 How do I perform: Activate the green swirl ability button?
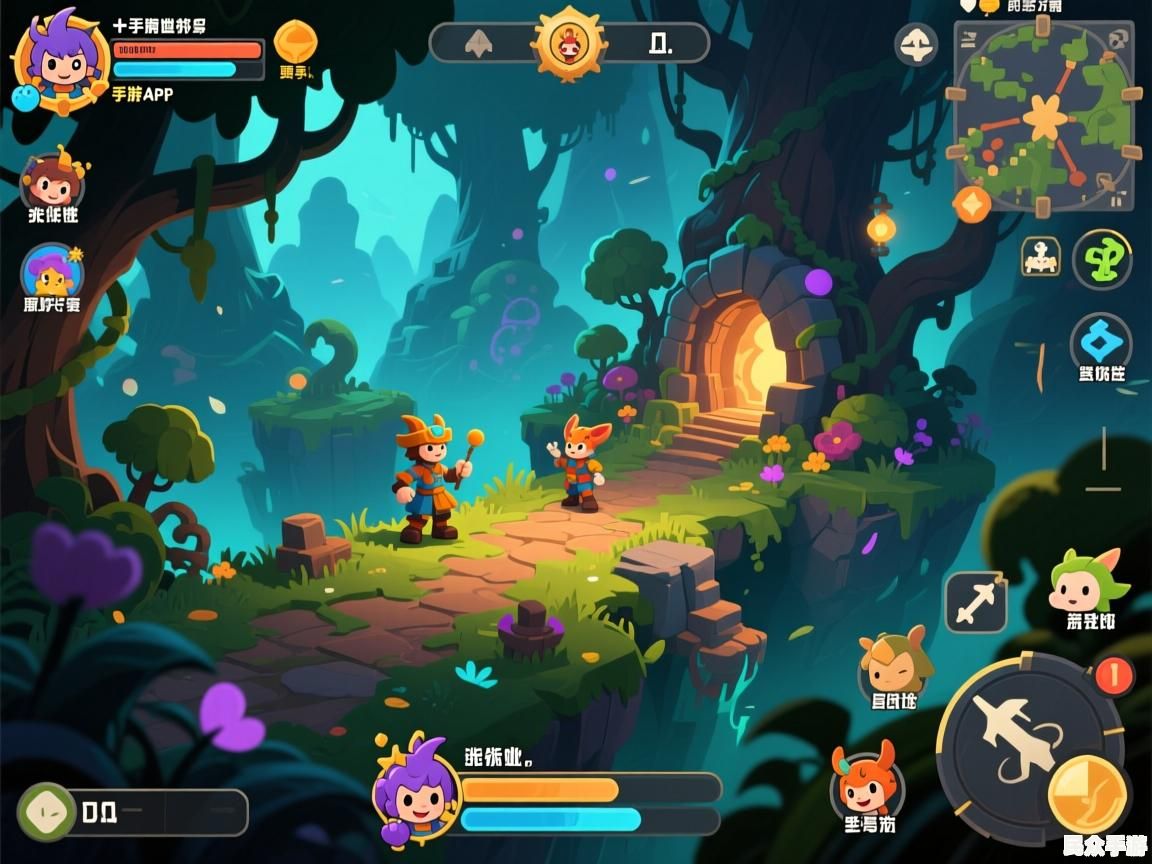pyautogui.click(x=1102, y=258)
